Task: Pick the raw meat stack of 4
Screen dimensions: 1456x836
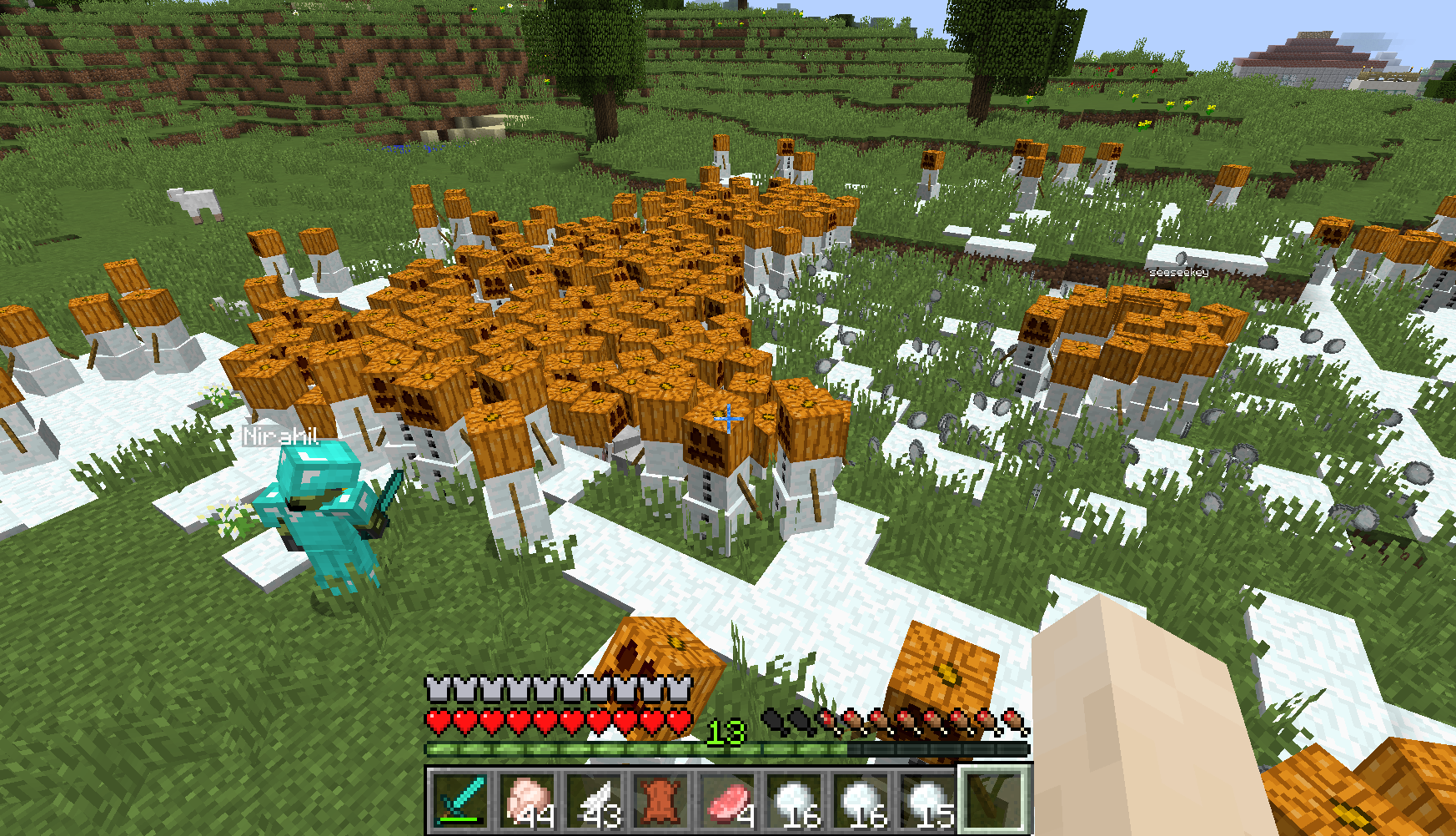Action: click(728, 799)
